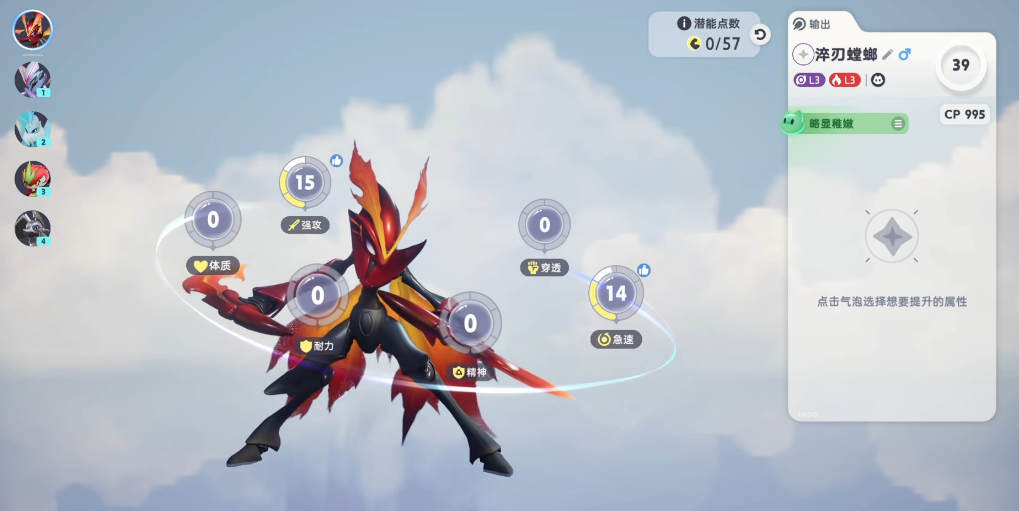
Task: Open the panda face icon
Action: click(878, 80)
